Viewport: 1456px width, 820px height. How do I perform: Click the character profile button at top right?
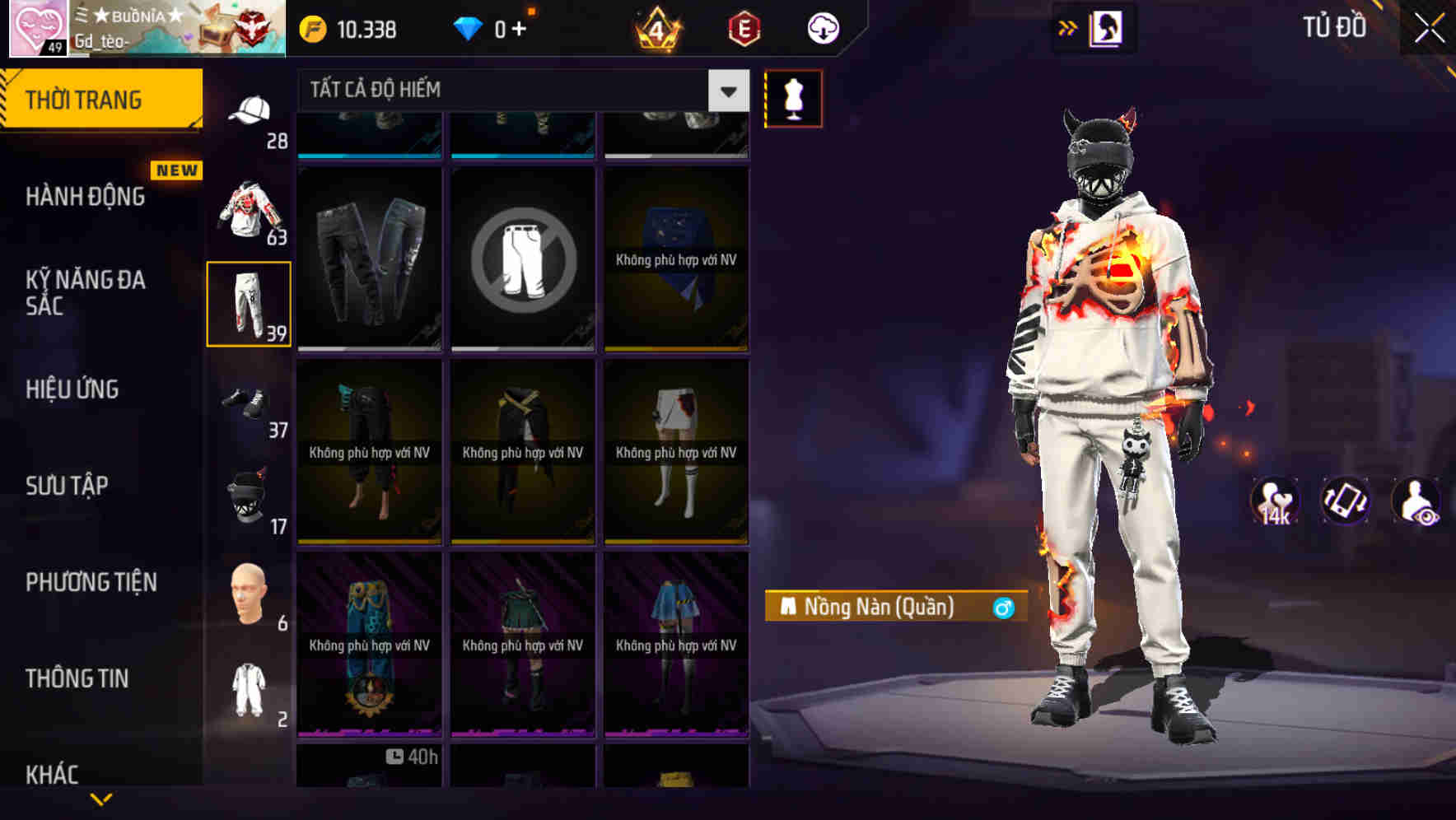1104,28
